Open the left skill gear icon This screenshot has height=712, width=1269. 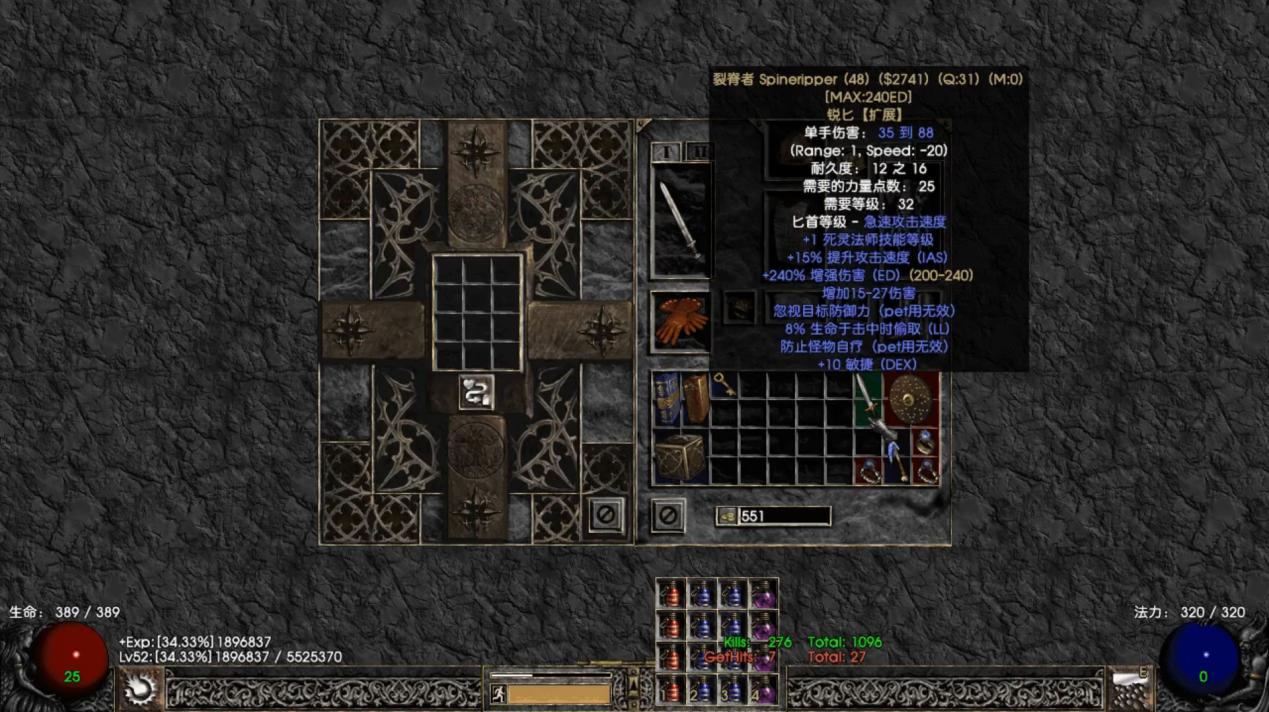coord(139,688)
